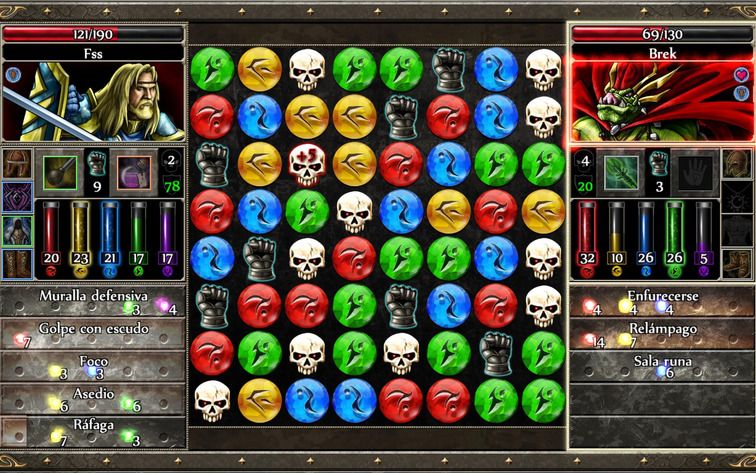Cast the Golpe con escudo spell

pyautogui.click(x=93, y=333)
